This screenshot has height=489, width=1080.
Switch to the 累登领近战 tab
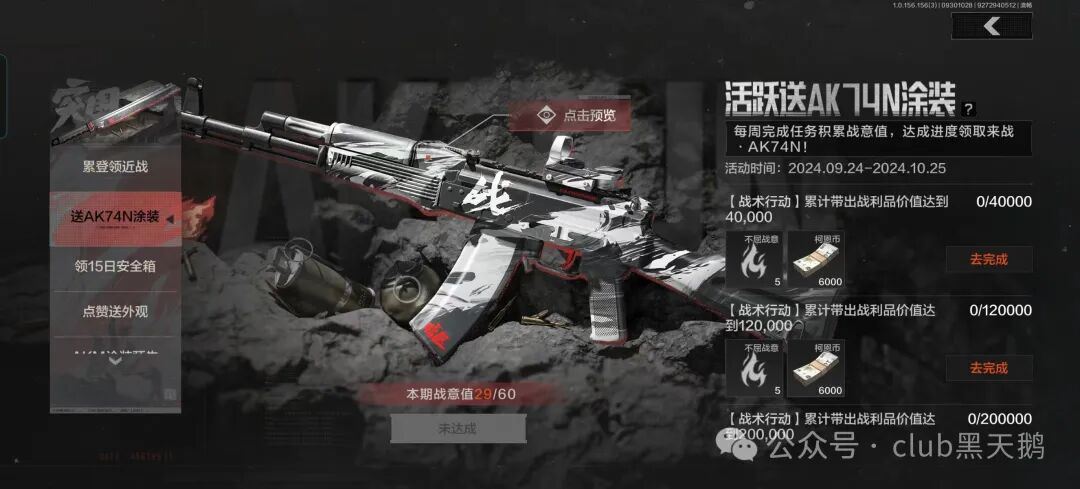(x=115, y=166)
